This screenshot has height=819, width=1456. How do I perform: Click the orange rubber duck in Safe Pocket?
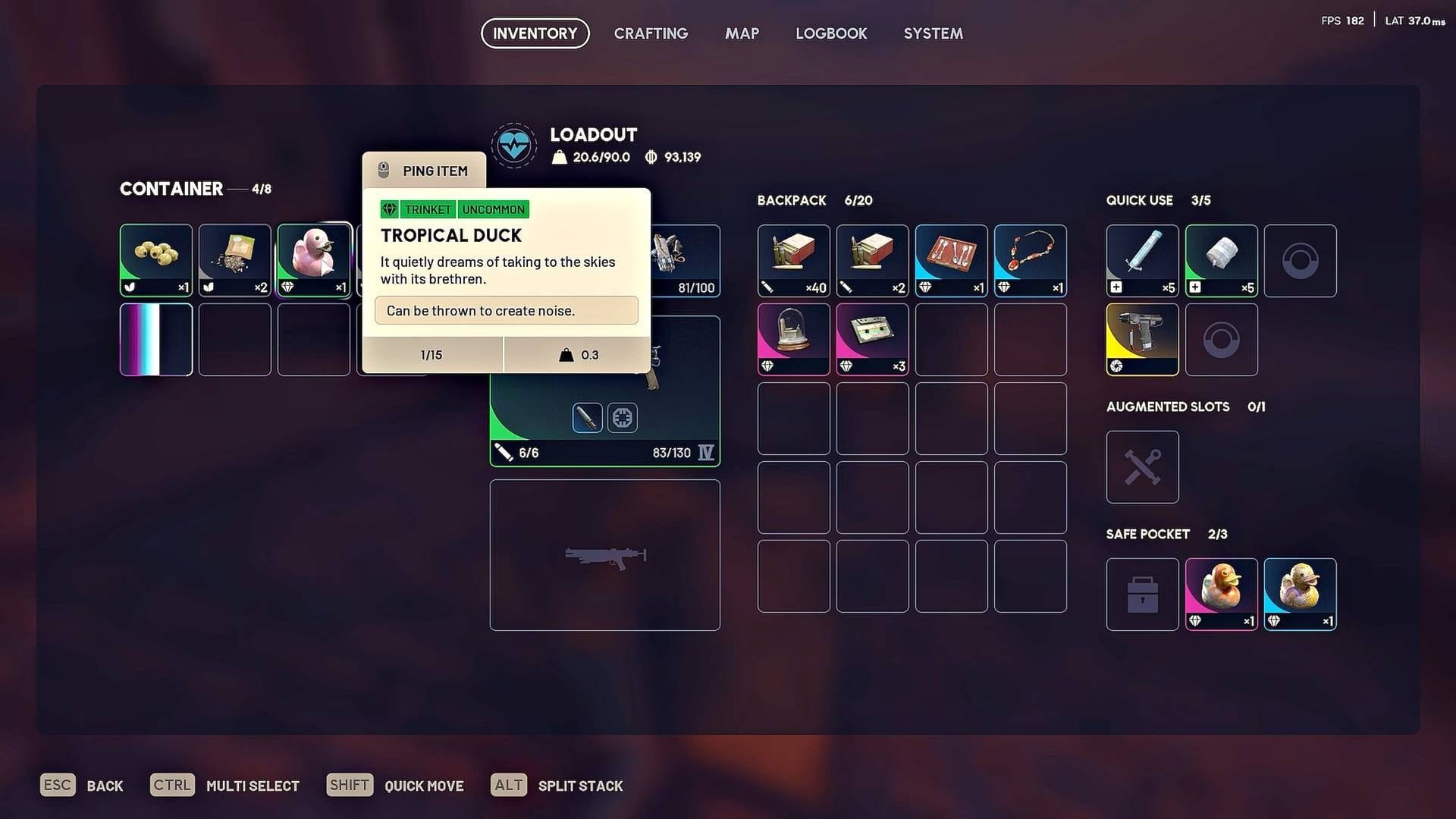1221,593
